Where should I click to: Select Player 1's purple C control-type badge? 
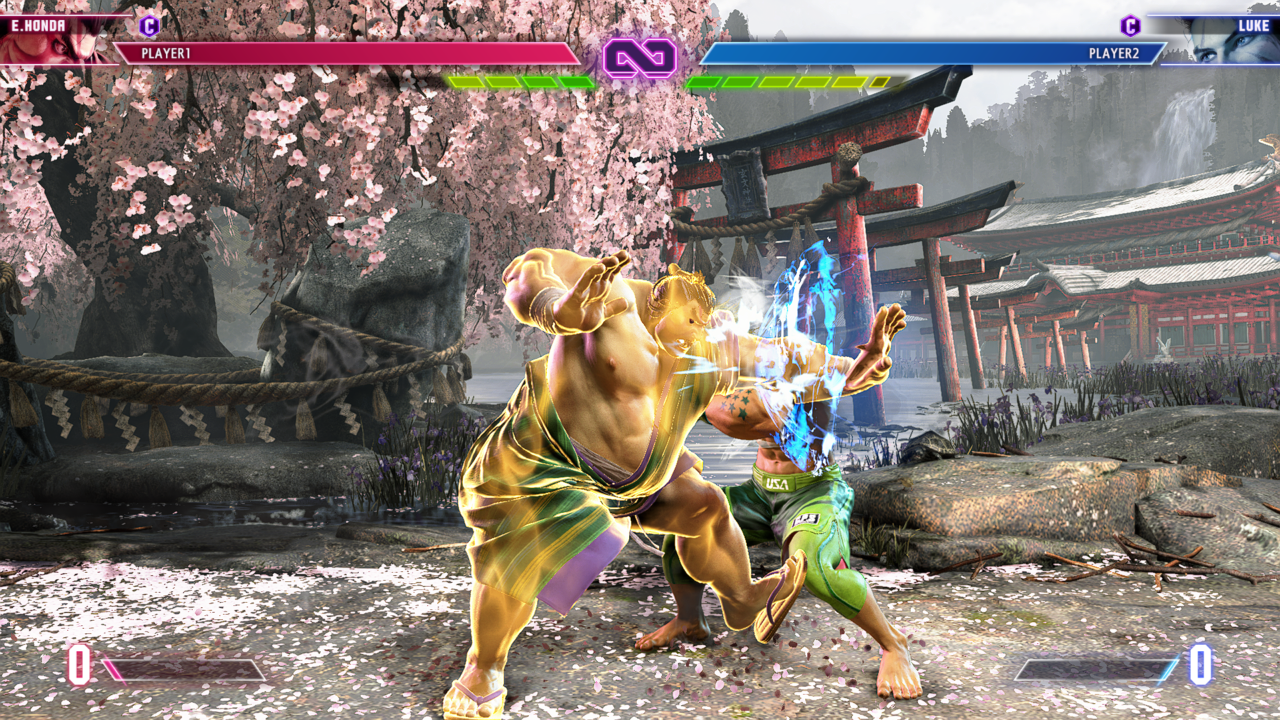149,26
